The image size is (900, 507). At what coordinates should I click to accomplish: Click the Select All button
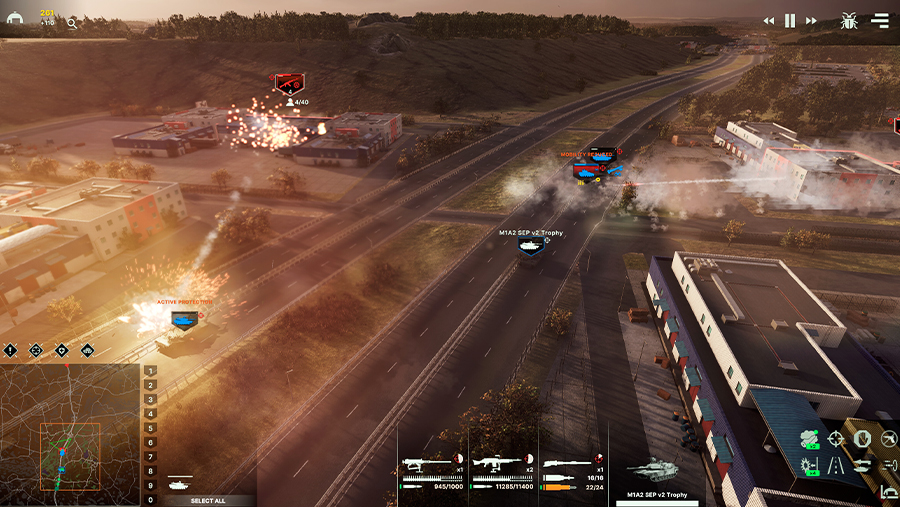[209, 500]
